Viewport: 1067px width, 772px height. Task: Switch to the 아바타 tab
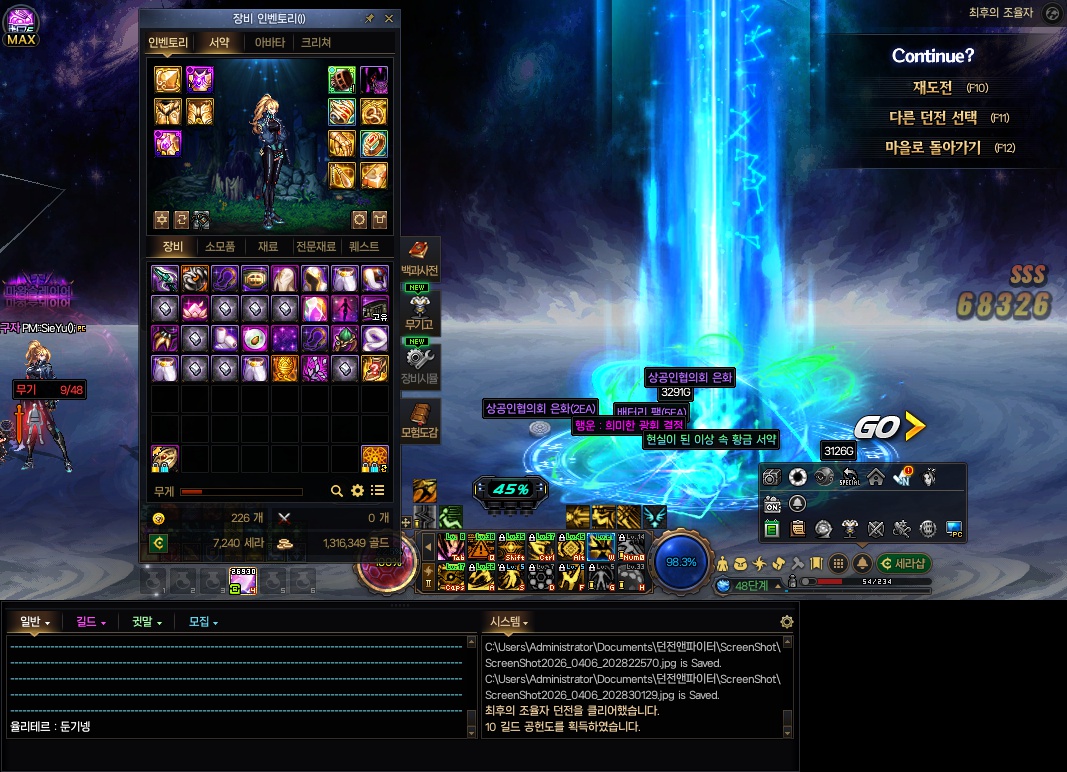270,43
